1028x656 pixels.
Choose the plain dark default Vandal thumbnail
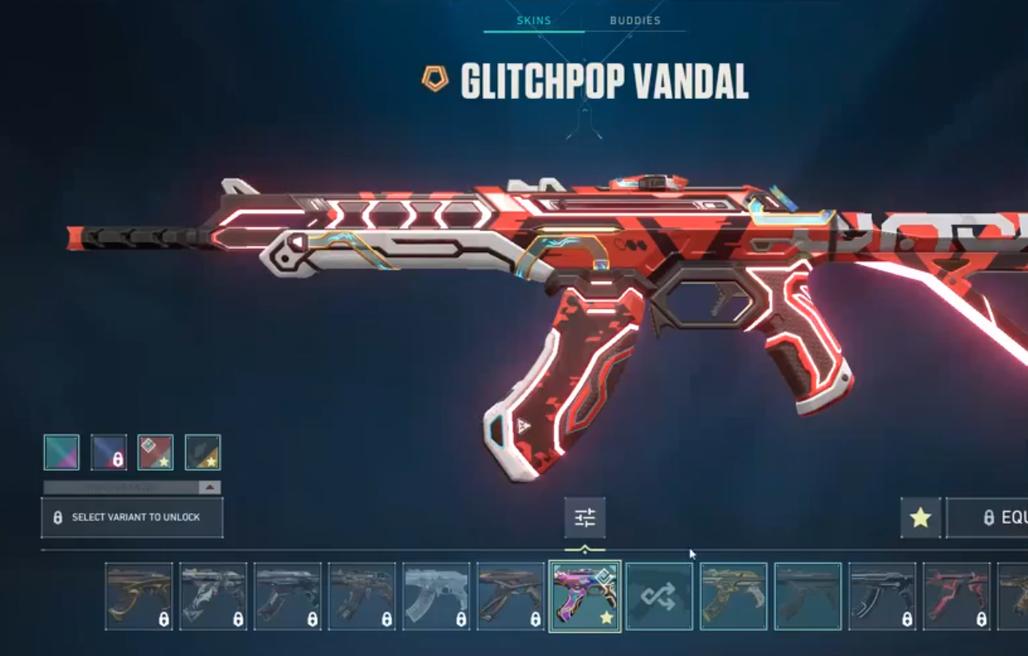pyautogui.click(x=808, y=596)
